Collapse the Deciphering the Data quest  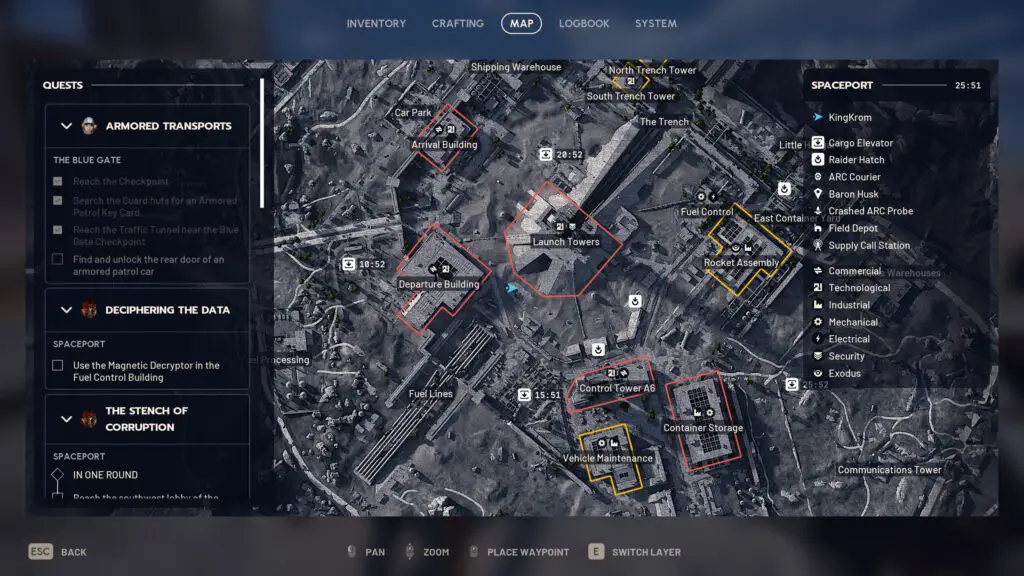pyautogui.click(x=67, y=310)
